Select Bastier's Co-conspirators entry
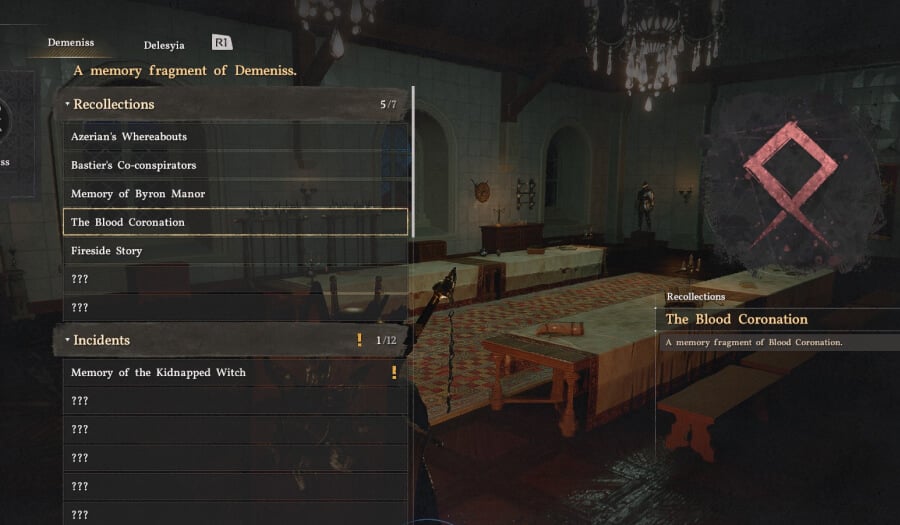The width and height of the screenshot is (900, 525). click(133, 165)
